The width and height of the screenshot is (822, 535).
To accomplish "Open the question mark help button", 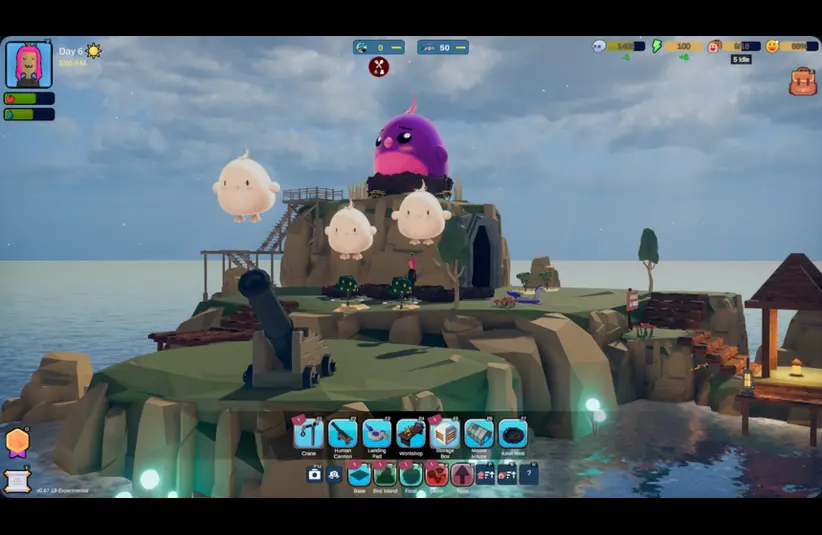I will 529,475.
